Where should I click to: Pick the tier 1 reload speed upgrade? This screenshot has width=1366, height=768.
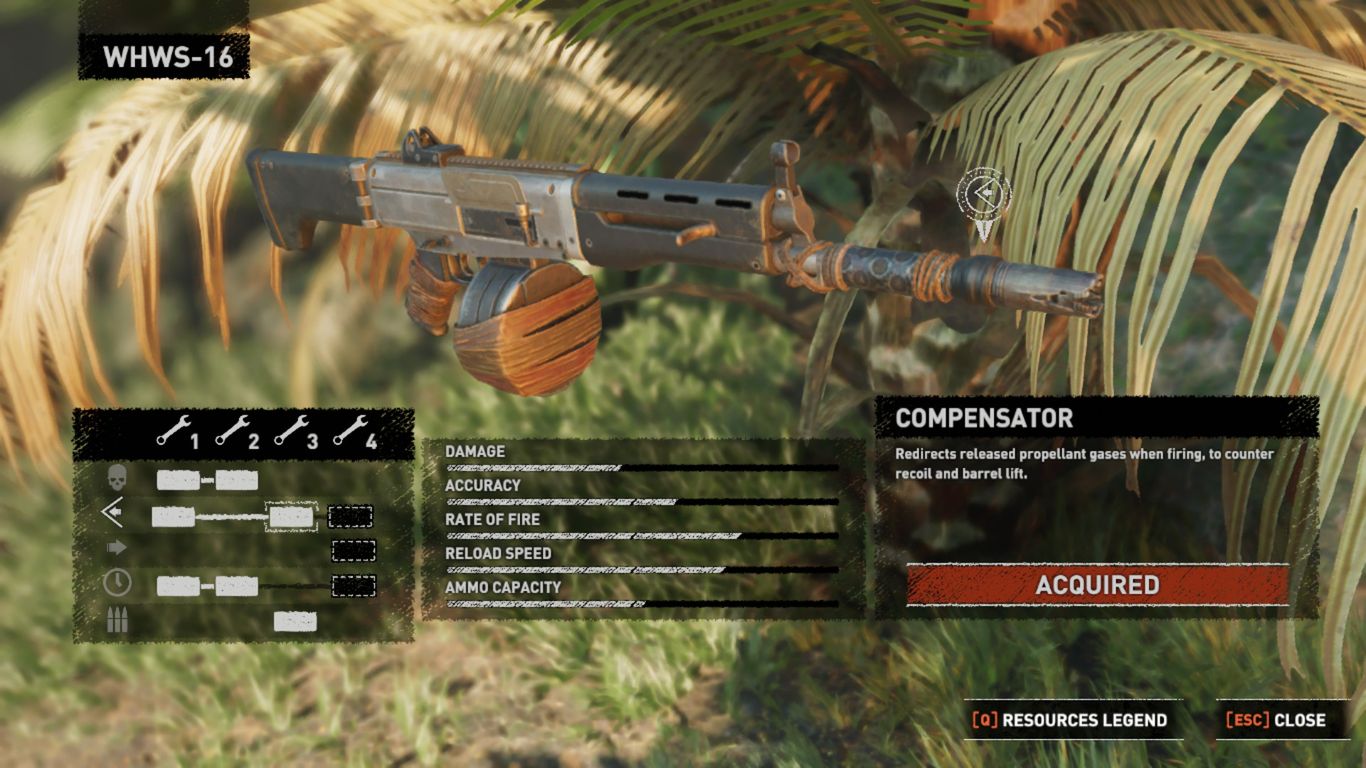(x=178, y=586)
